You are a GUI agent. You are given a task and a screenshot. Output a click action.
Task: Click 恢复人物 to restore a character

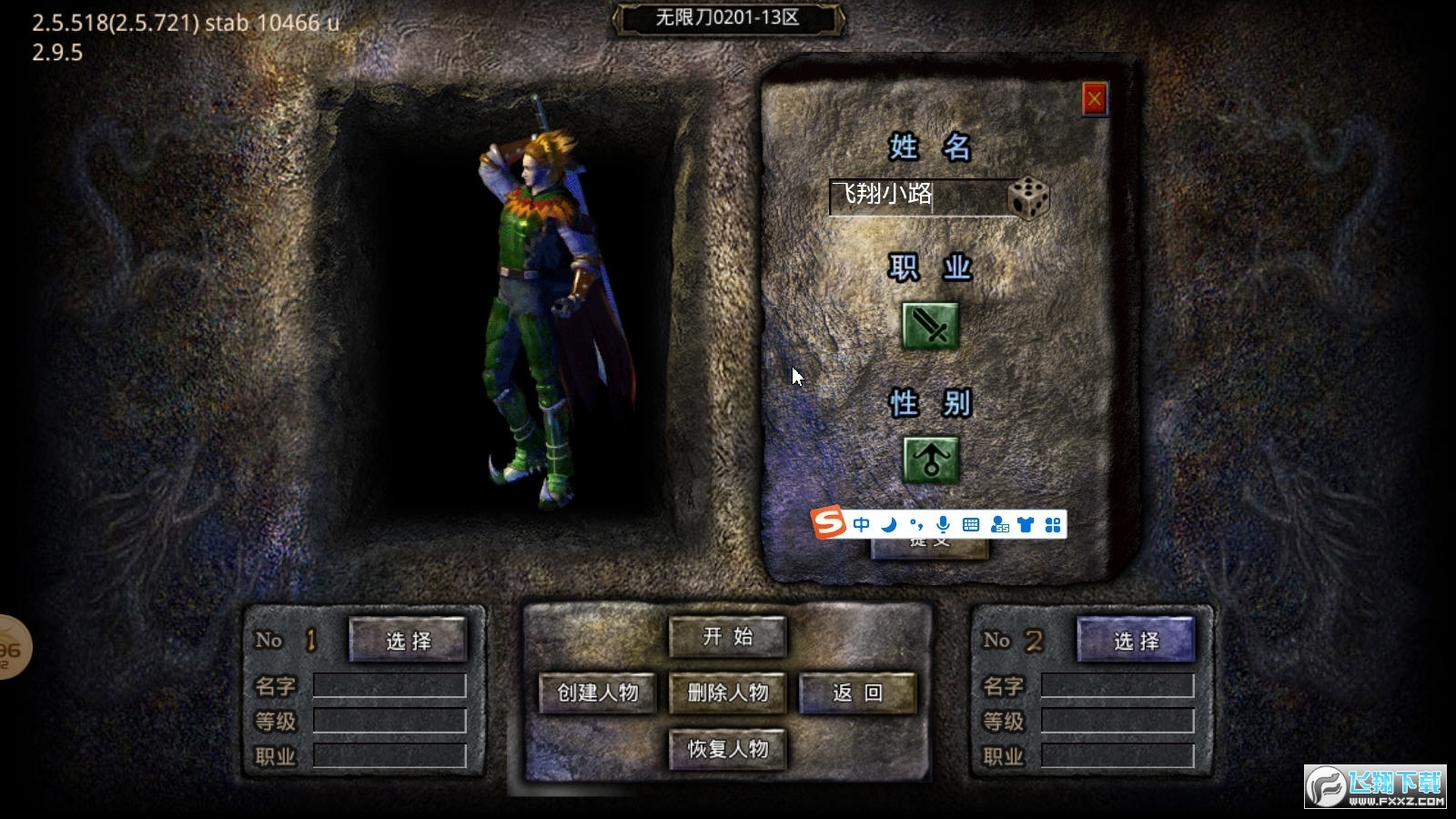727,749
